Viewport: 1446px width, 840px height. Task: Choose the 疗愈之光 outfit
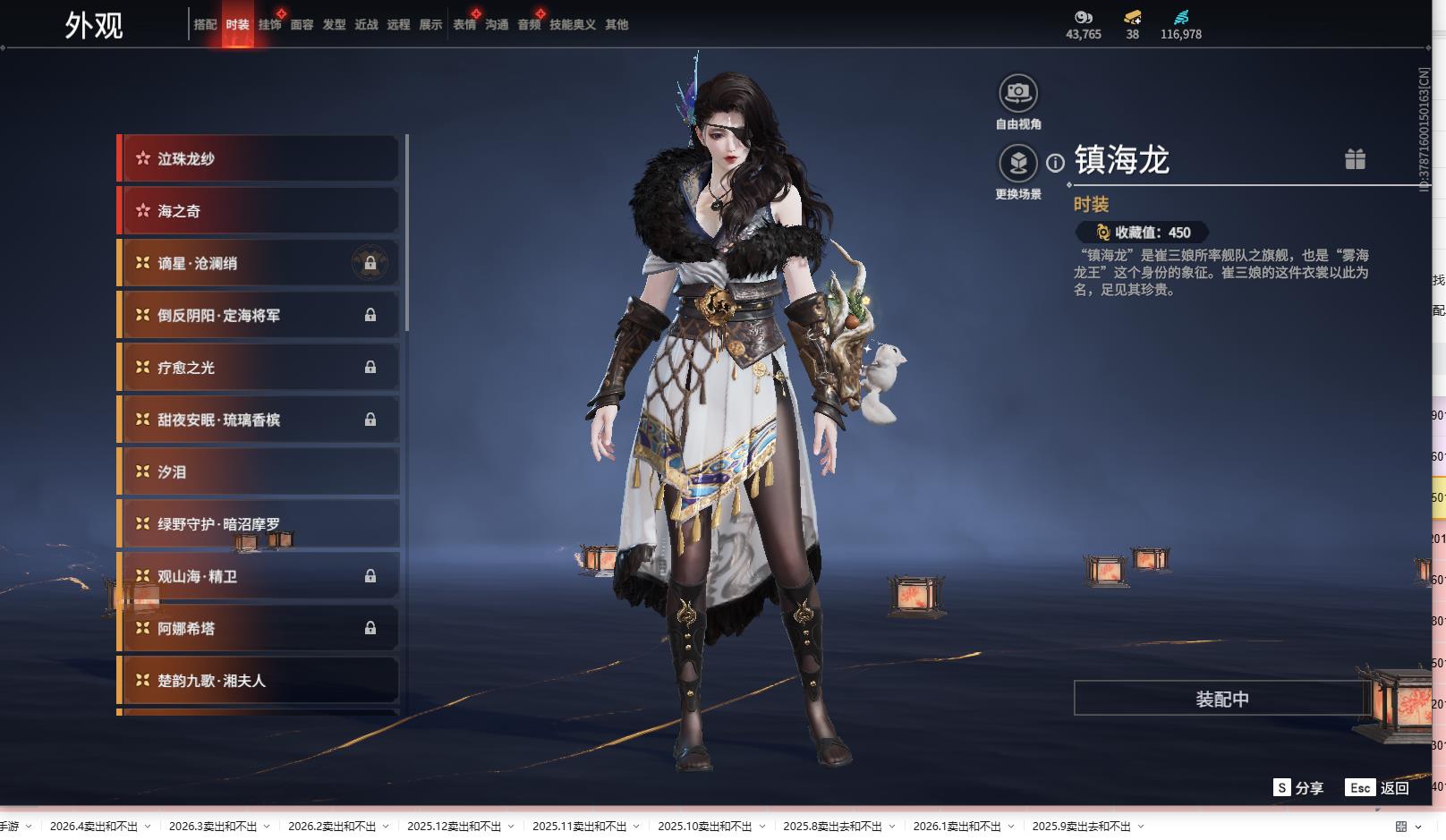click(x=259, y=368)
